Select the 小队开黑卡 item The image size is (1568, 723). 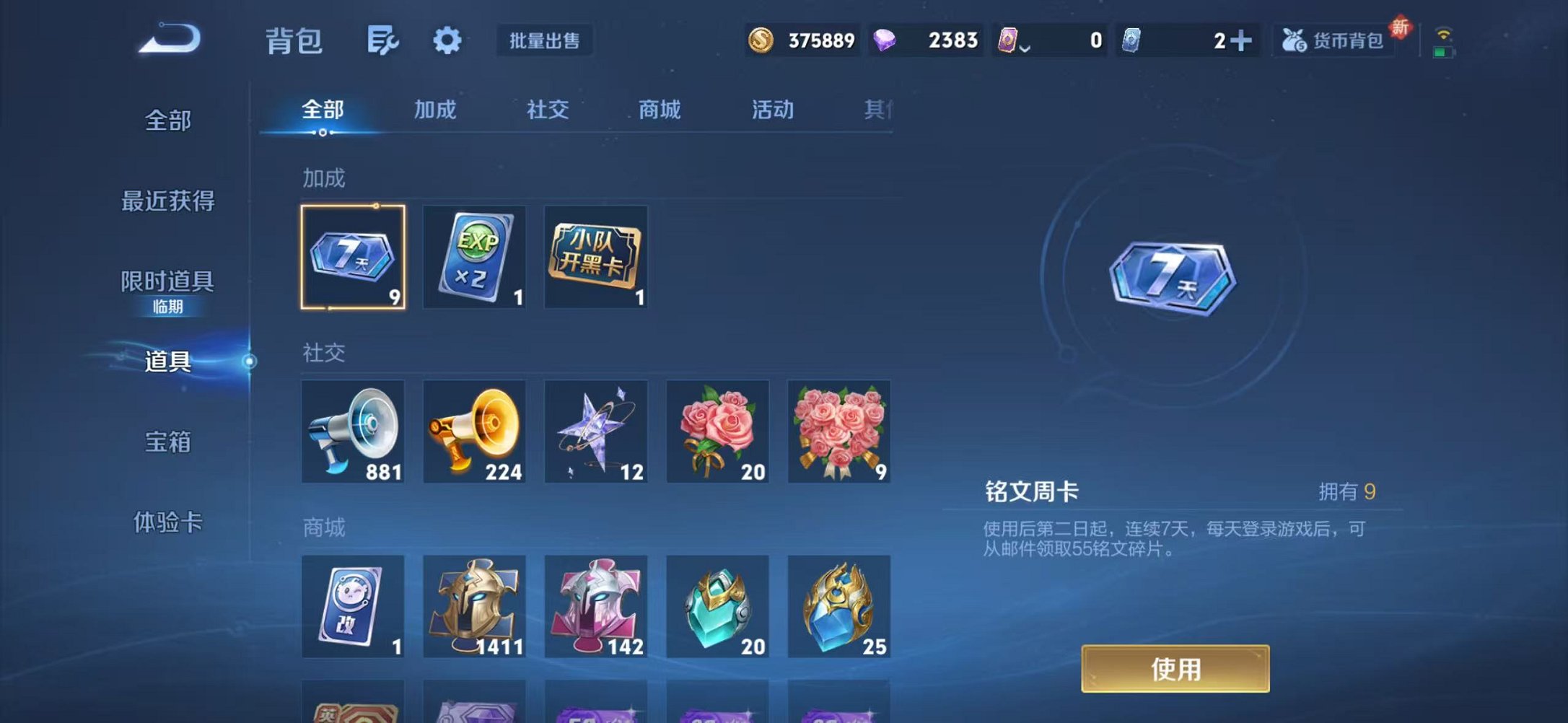(x=596, y=258)
